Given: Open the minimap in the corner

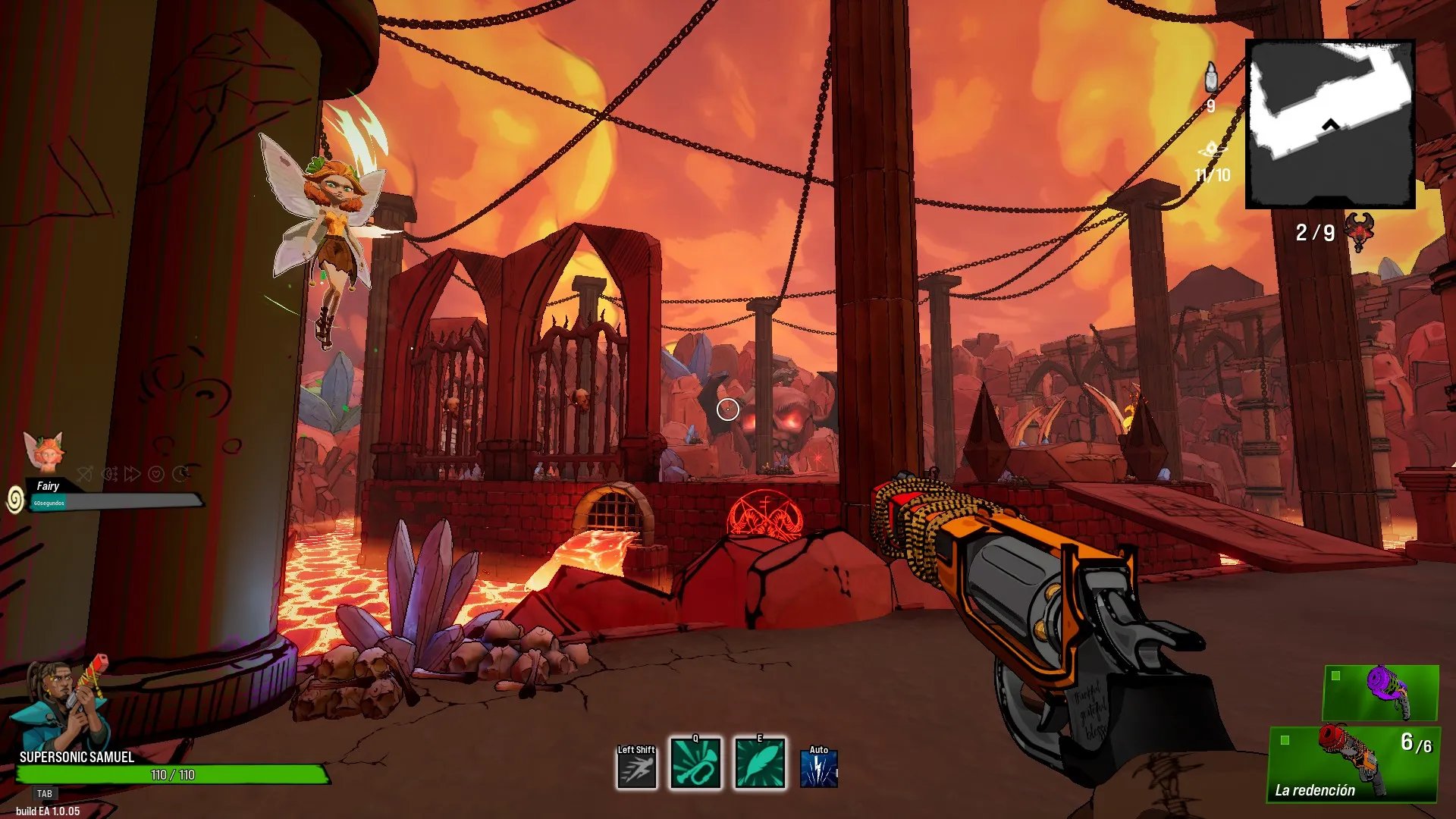Looking at the screenshot, I should tap(1331, 124).
